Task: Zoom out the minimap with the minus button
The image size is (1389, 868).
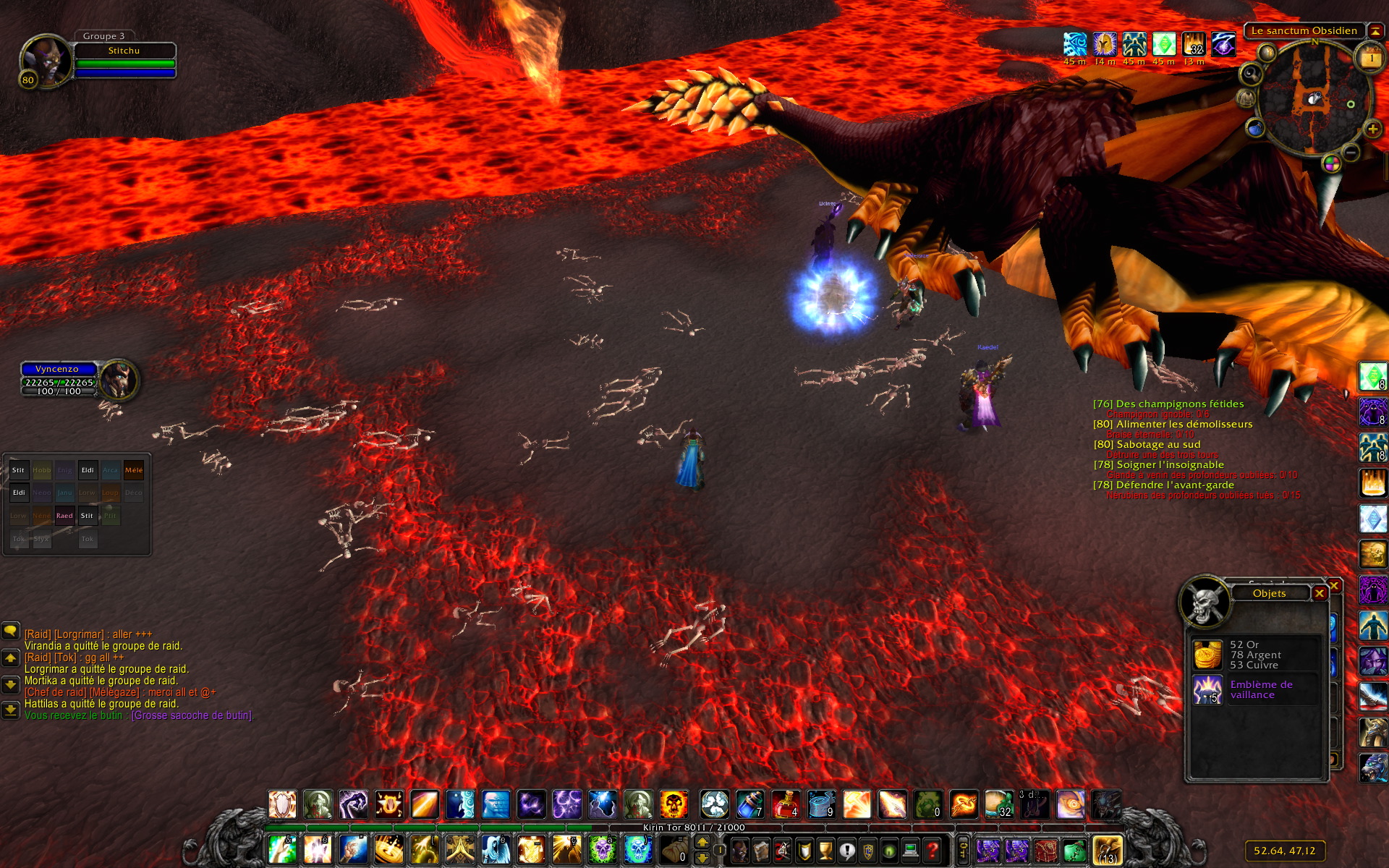Action: pos(1350,152)
